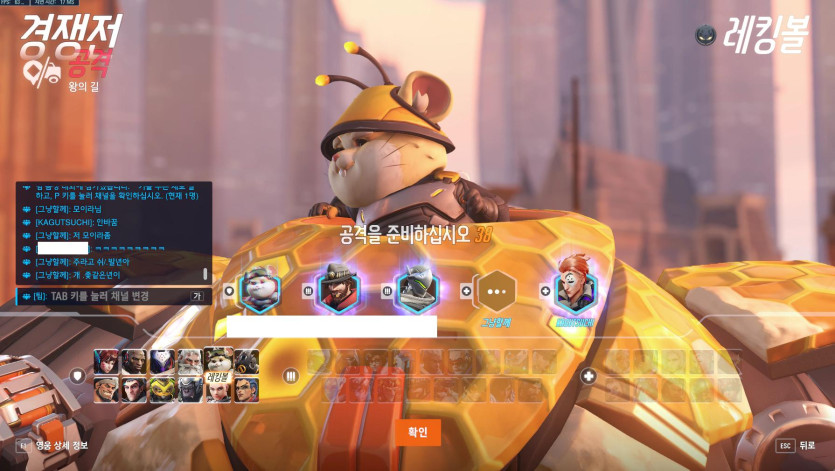Click the chat log scrollbar

pyautogui.click(x=206, y=272)
